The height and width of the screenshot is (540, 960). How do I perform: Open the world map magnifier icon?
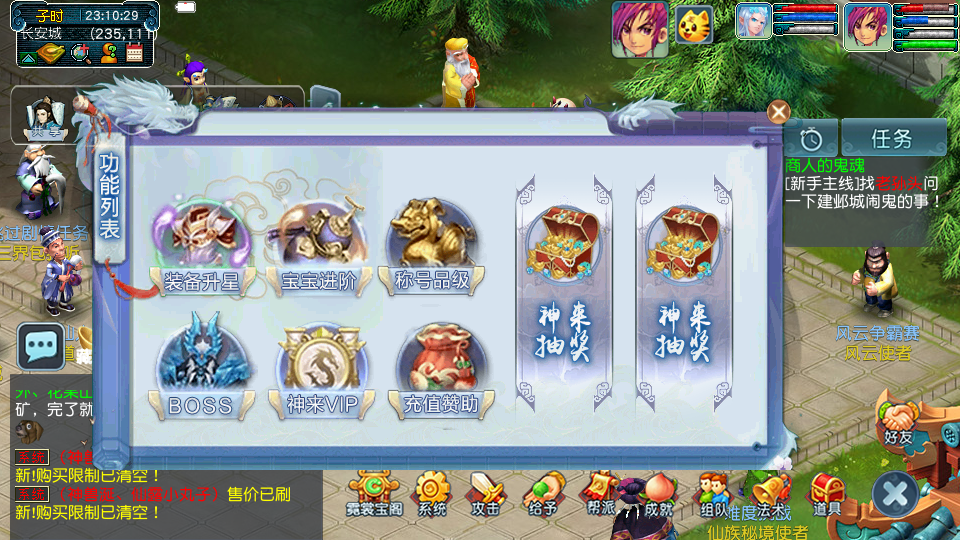coord(80,53)
